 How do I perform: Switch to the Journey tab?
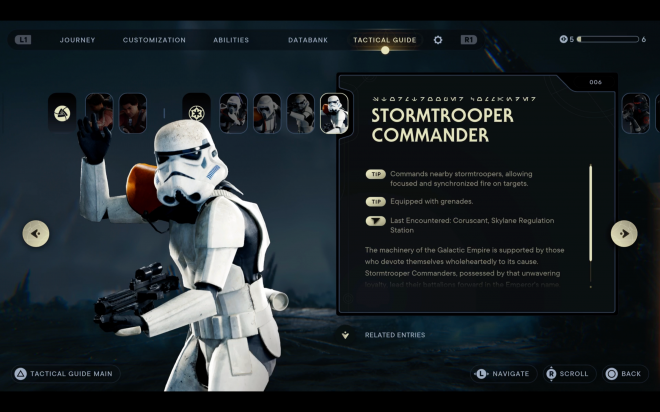point(77,40)
